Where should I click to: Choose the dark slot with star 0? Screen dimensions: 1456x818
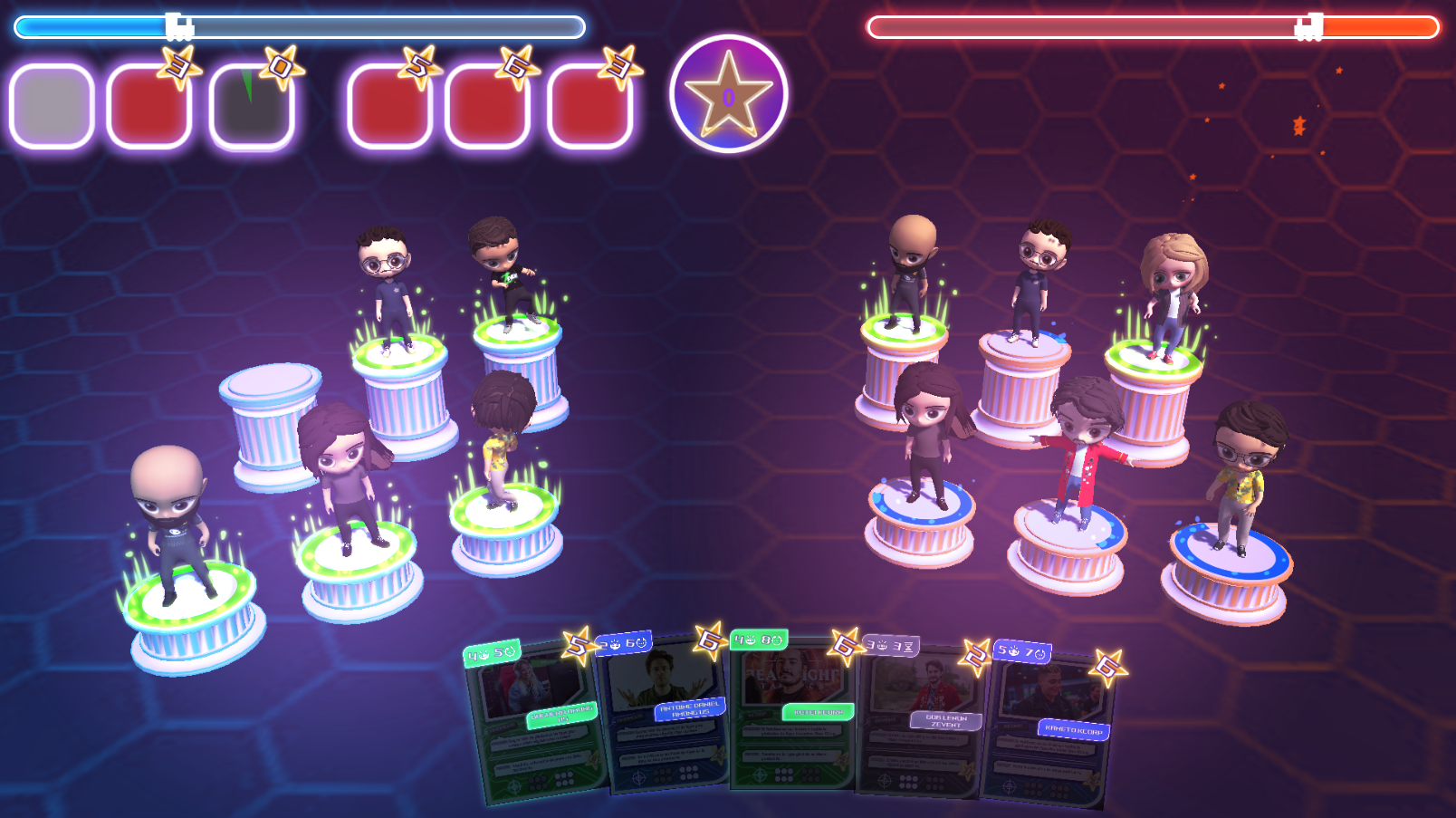pos(252,106)
